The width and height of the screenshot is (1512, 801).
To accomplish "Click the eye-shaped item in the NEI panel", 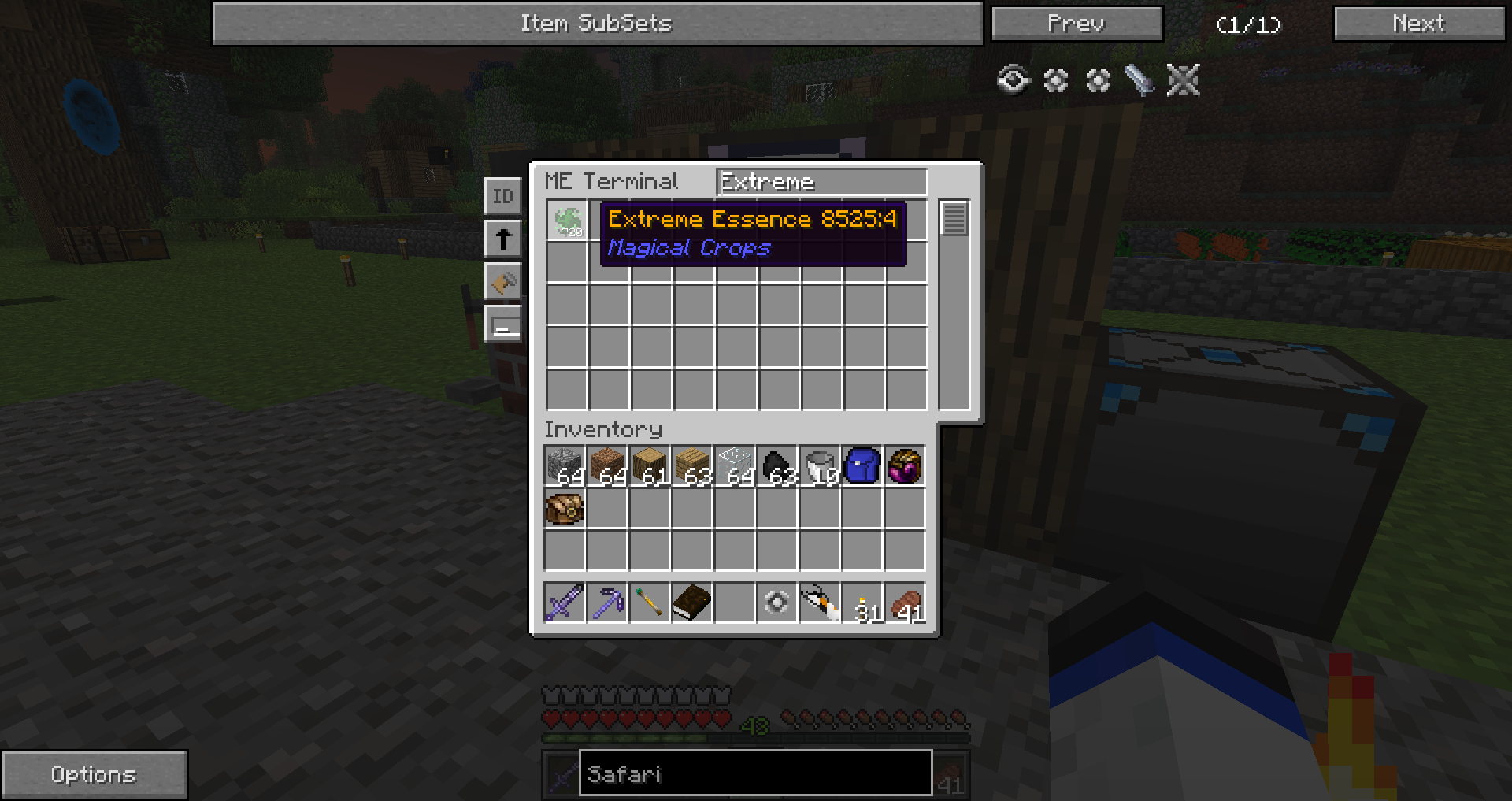I will [x=1014, y=80].
